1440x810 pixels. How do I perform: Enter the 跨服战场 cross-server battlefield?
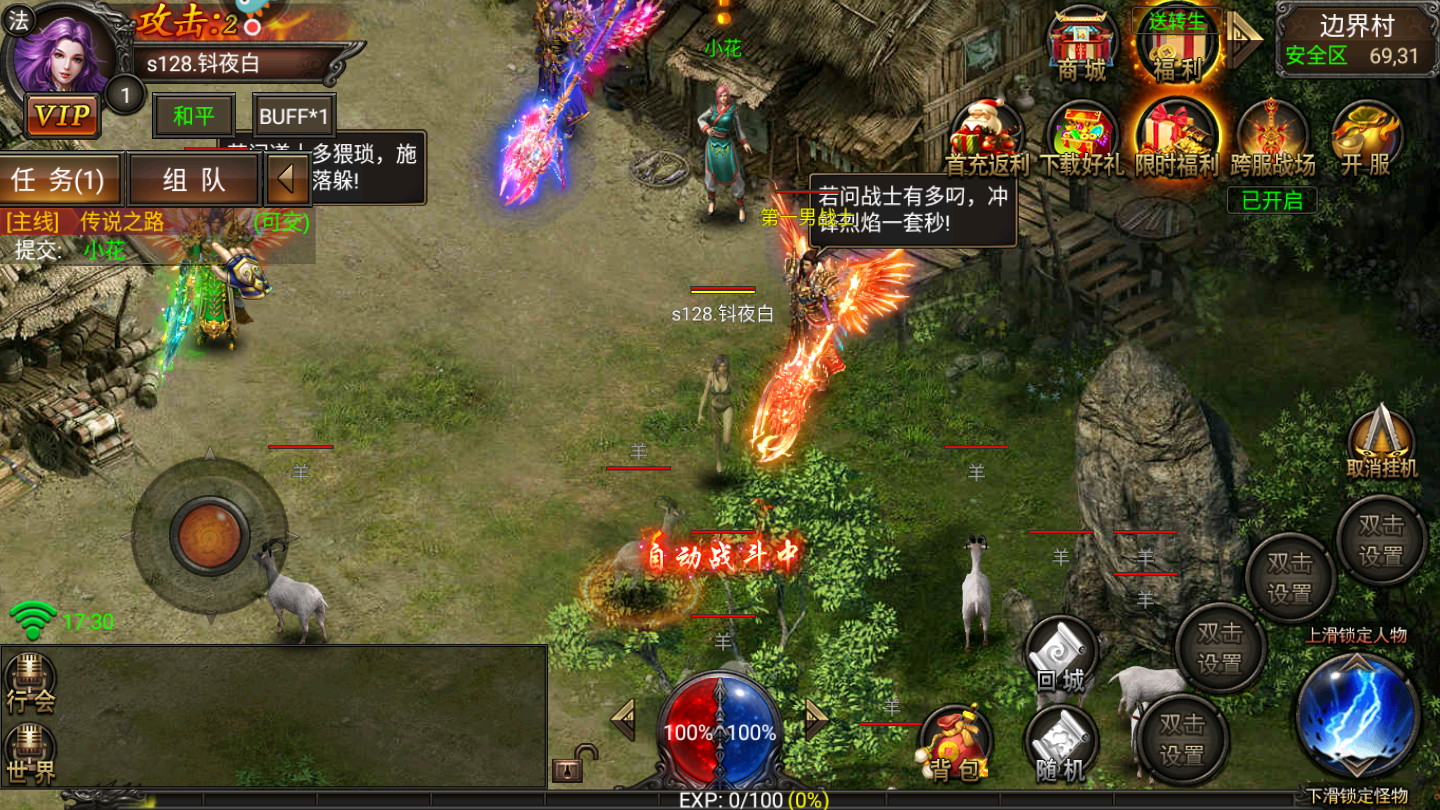(1272, 140)
